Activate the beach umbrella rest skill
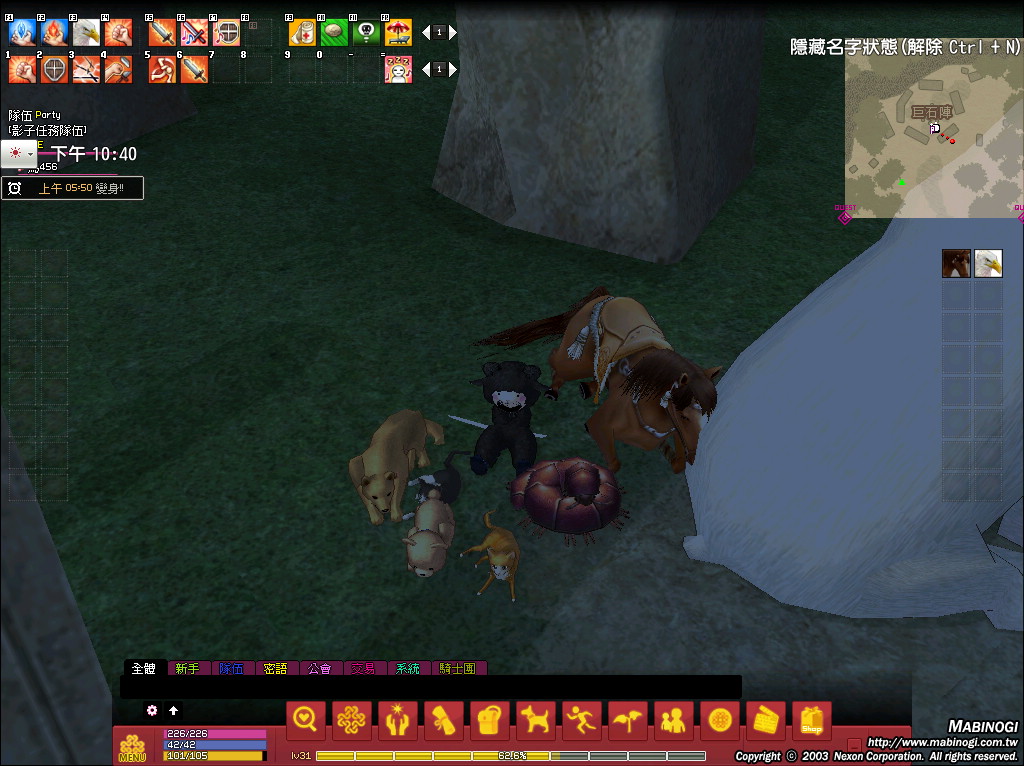The width and height of the screenshot is (1024, 766). point(398,33)
